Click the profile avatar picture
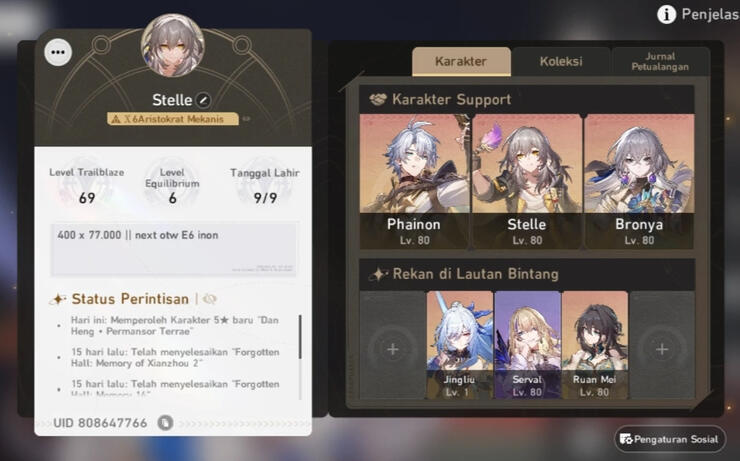Screen dimensions: 740x461 173,45
